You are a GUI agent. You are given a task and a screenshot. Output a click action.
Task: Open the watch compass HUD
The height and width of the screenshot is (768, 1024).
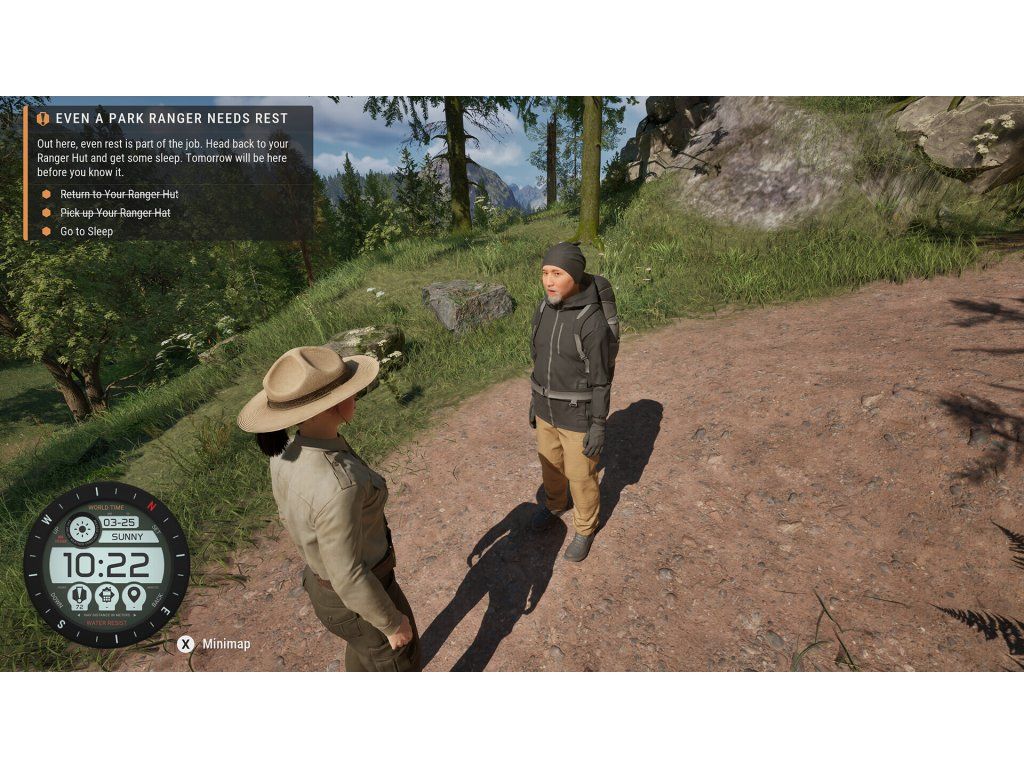coord(106,564)
